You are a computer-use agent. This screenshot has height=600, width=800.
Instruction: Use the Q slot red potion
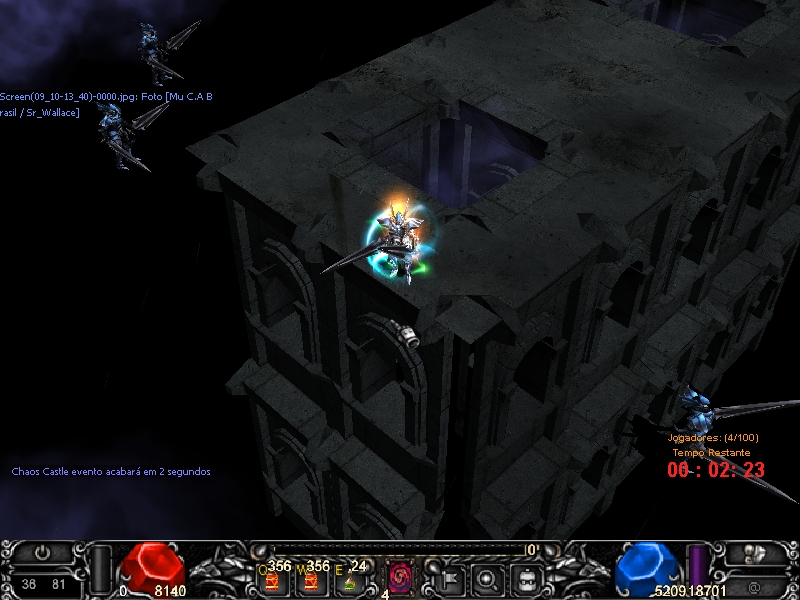[271, 579]
